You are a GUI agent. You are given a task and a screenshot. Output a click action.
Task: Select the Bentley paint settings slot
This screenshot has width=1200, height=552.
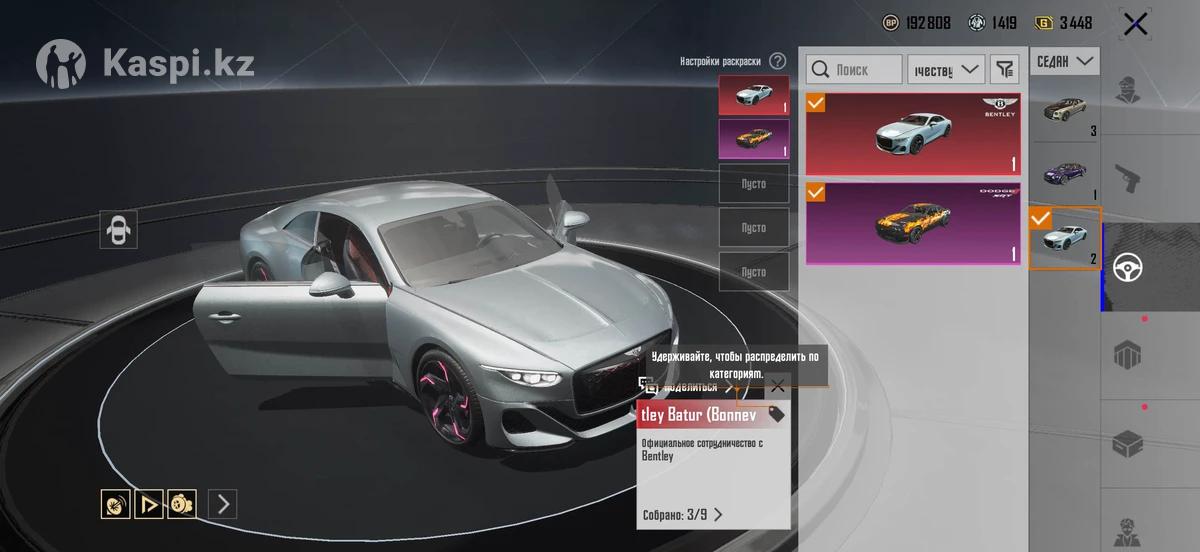753,95
